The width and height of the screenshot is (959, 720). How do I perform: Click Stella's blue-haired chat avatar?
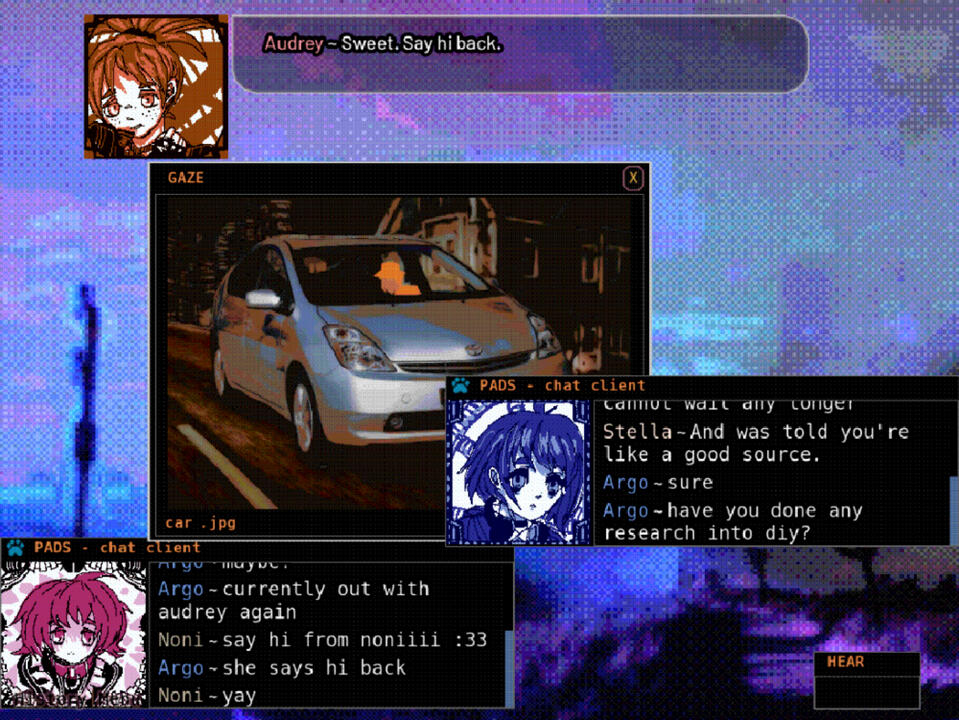[519, 472]
